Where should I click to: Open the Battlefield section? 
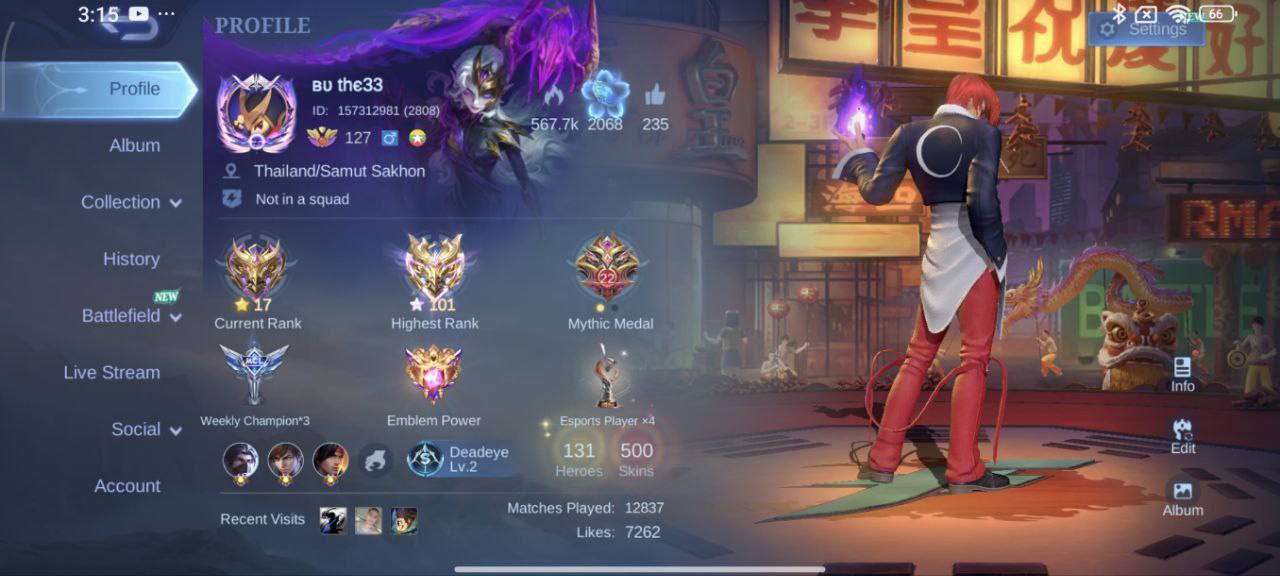pyautogui.click(x=131, y=316)
